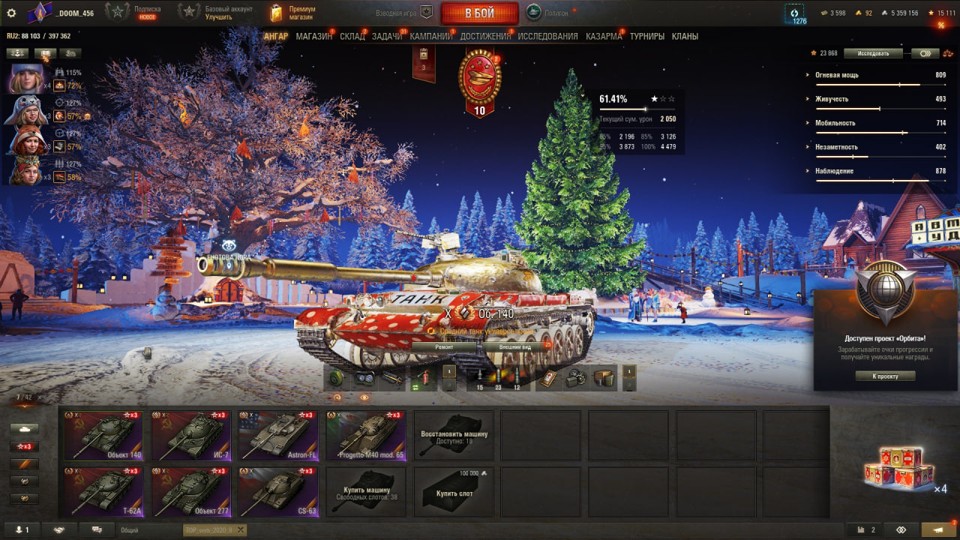Choose the ИС-7 tank card
The width and height of the screenshot is (960, 540).
[191, 435]
